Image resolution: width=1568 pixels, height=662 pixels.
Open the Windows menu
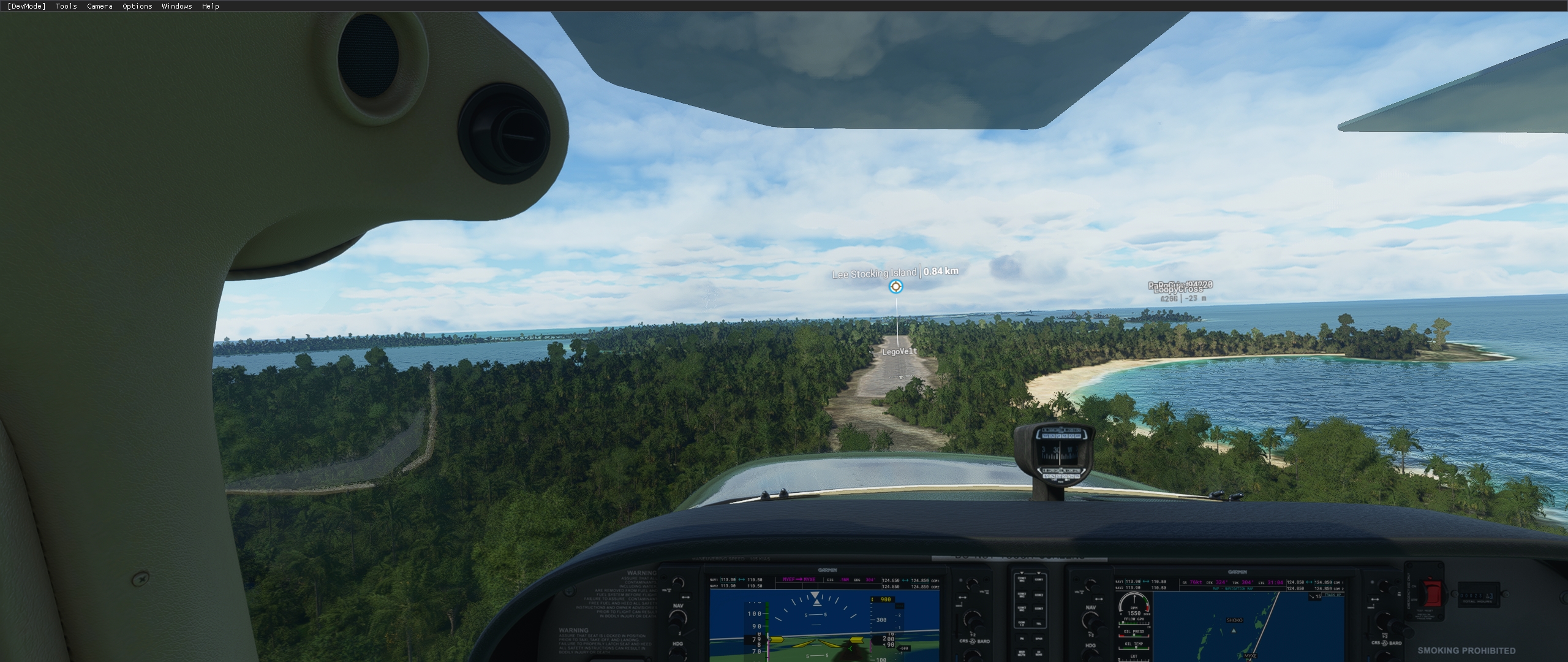click(176, 6)
